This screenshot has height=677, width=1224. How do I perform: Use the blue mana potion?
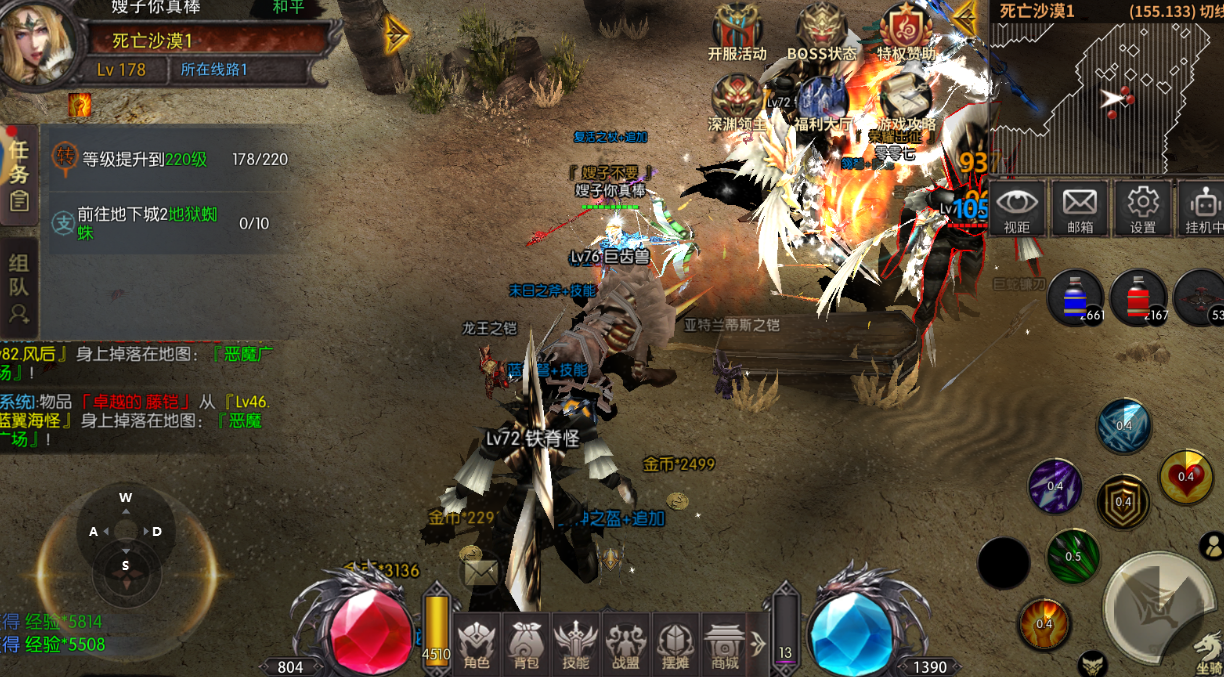pos(1075,297)
